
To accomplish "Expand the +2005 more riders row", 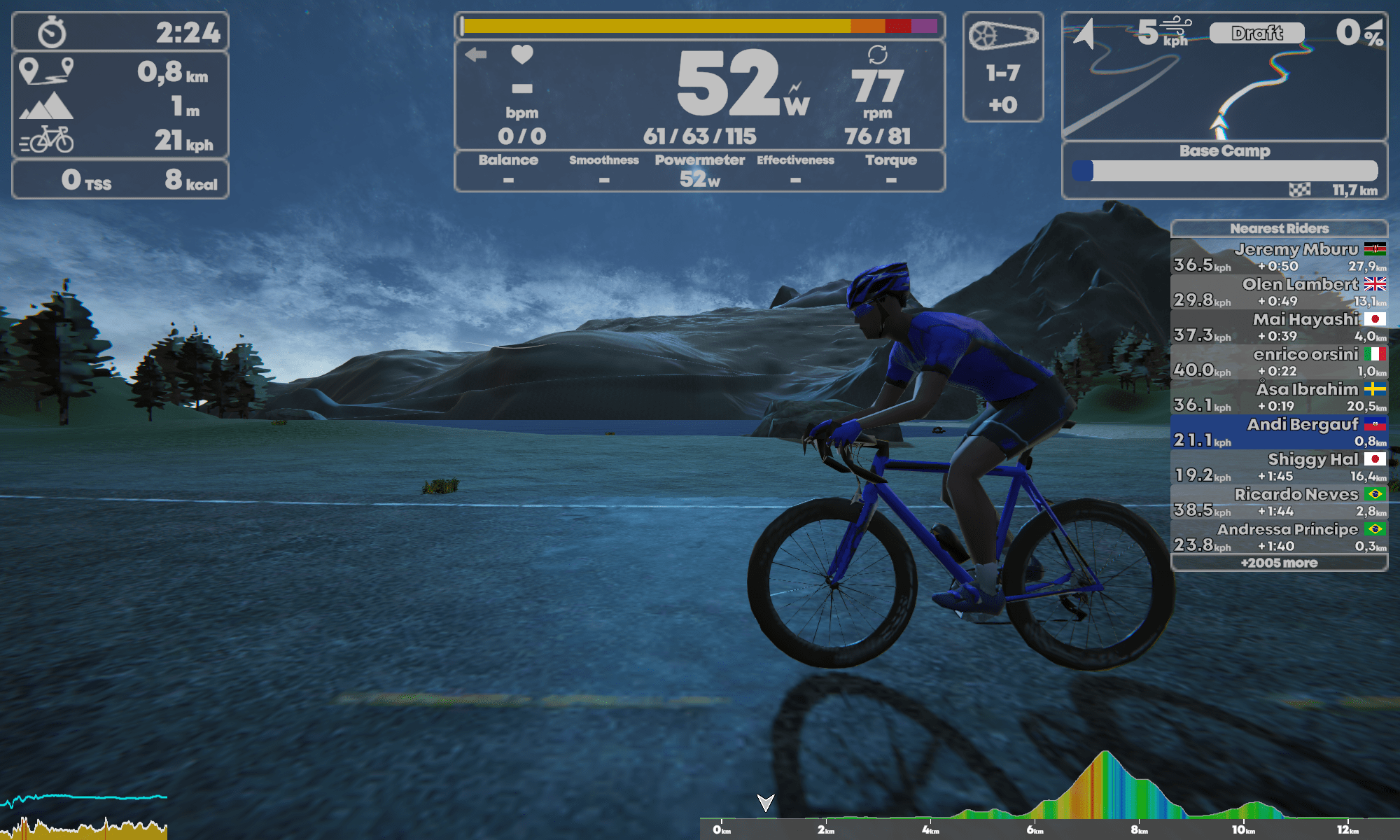I will 1279,563.
